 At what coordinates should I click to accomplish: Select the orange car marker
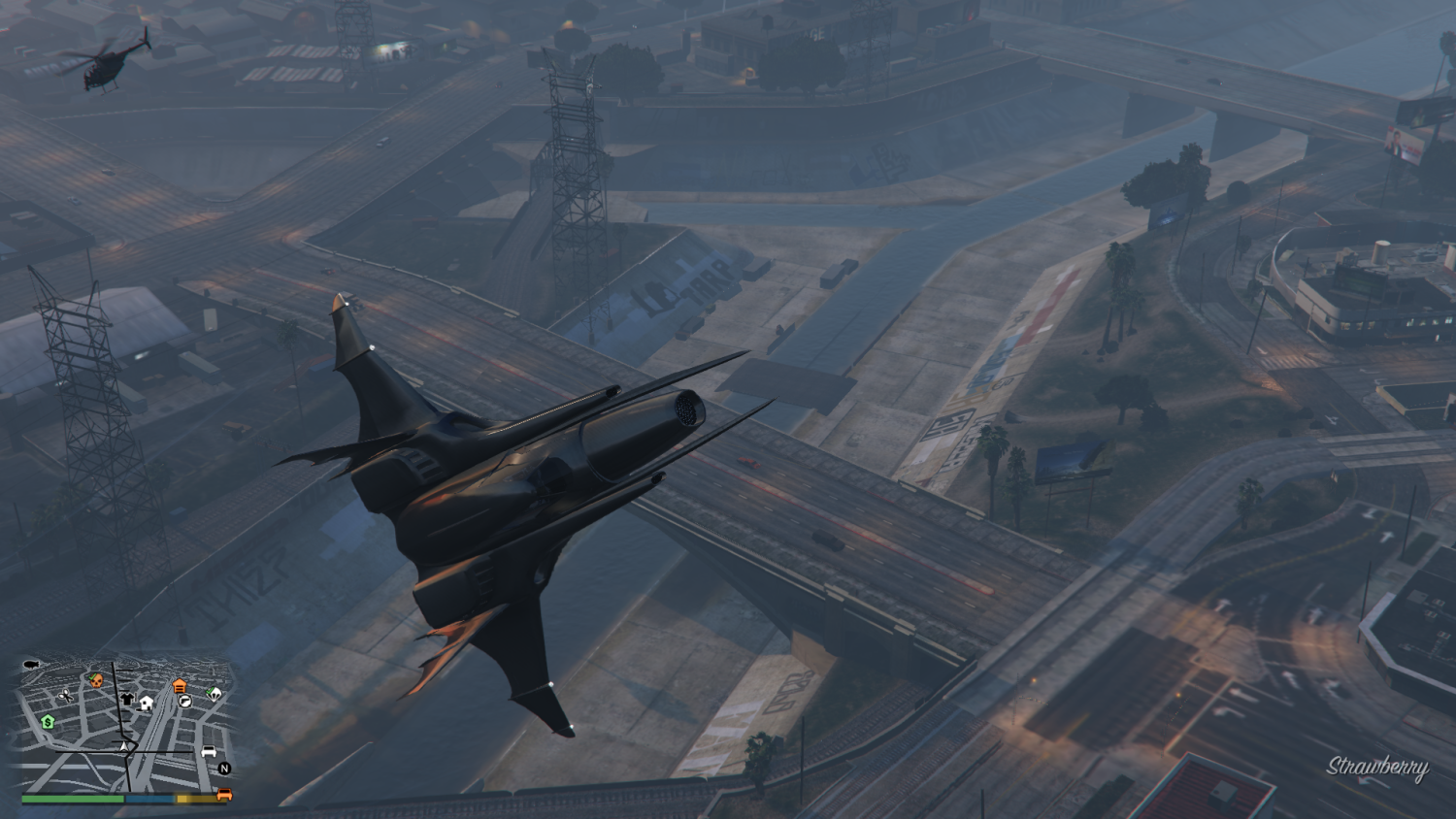[x=224, y=795]
